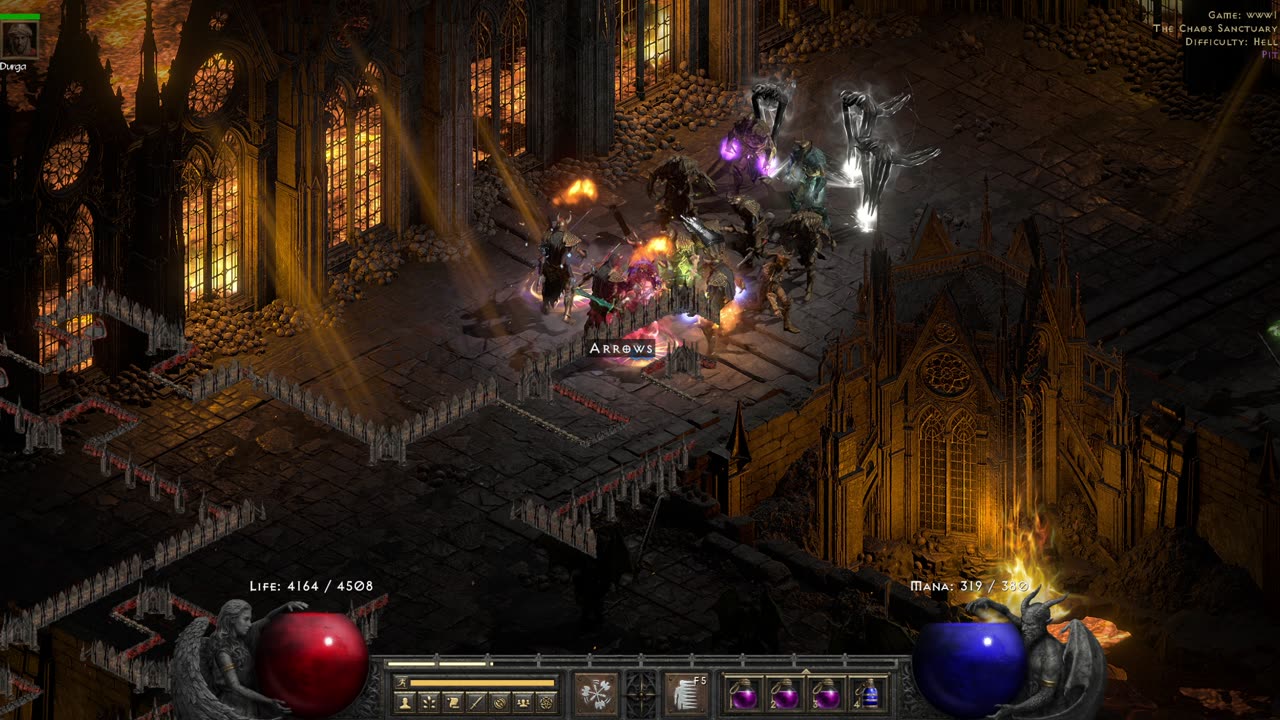Viewport: 1280px width, 720px height.
Task: Use the purple potion in belt slot 3
Action: click(827, 694)
